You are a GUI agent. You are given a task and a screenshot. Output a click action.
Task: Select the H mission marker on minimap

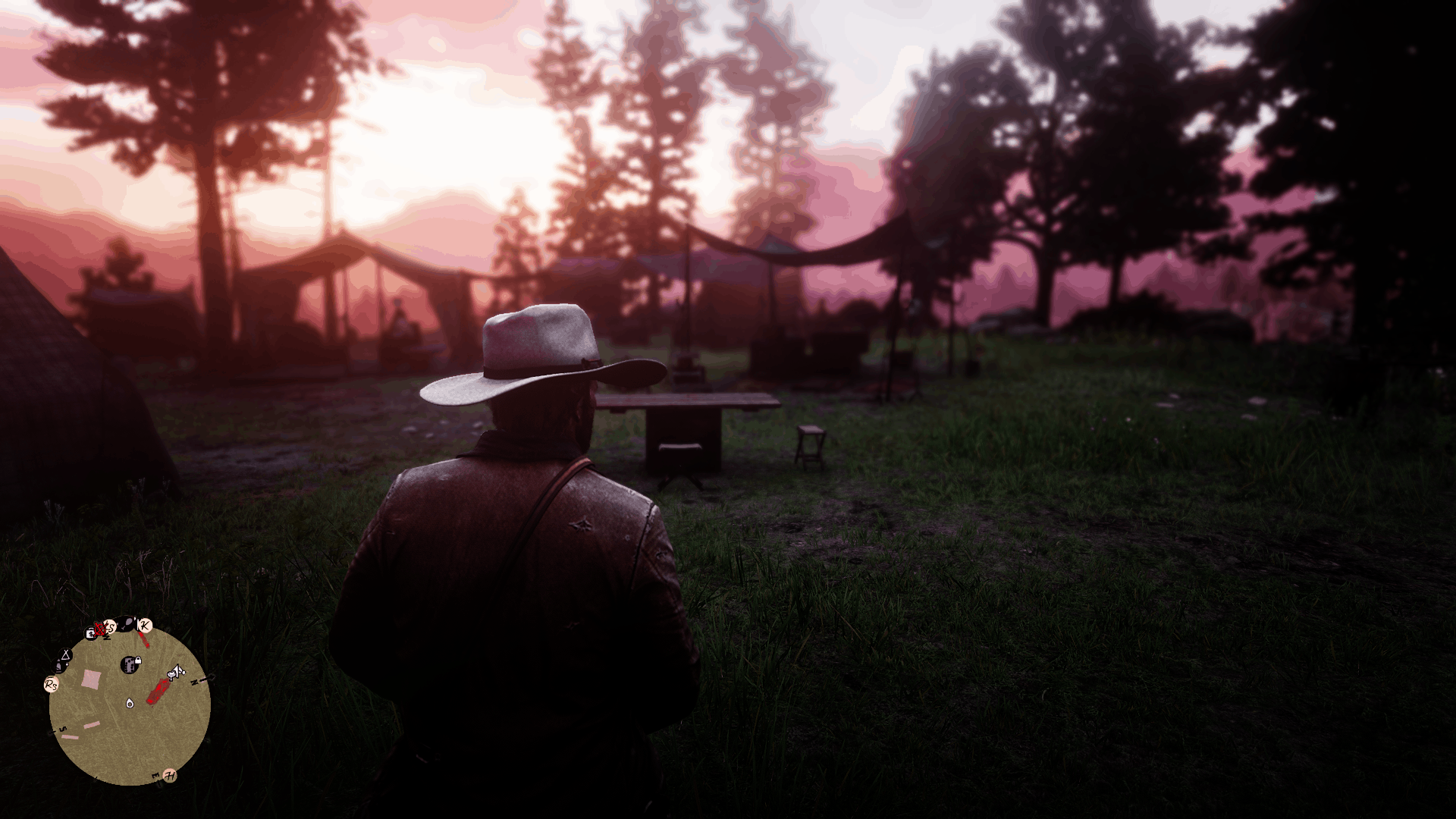coord(170,775)
